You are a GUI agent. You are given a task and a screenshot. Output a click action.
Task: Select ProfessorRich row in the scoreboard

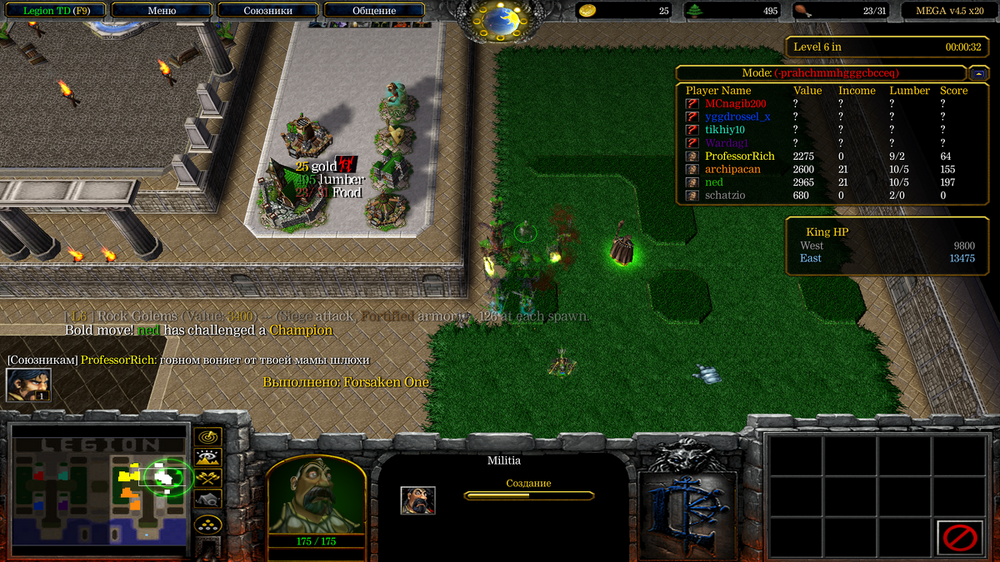point(740,156)
